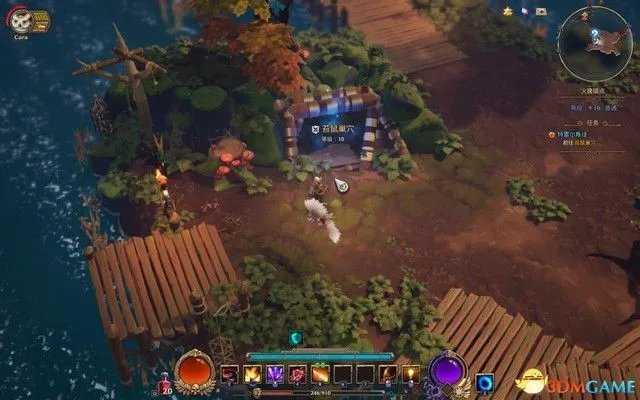This screenshot has width=640, height=400.
Task: Click the envelope icon beside the minimap
Action: click(540, 10)
